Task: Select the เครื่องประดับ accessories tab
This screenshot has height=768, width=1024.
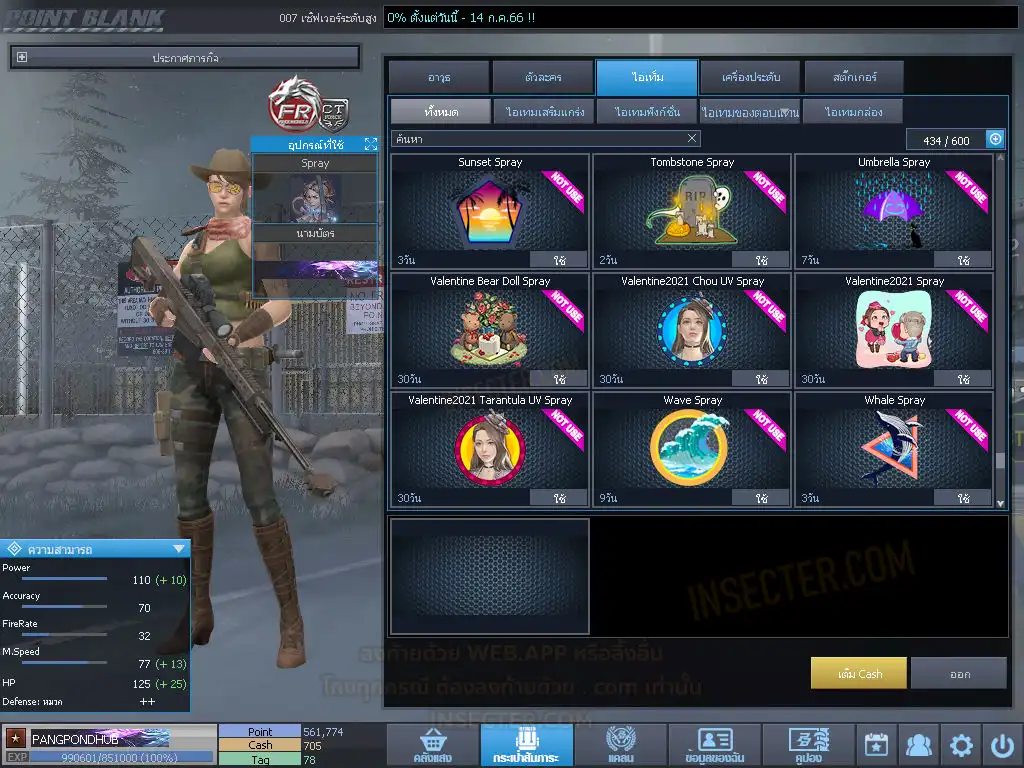Action: 749,78
